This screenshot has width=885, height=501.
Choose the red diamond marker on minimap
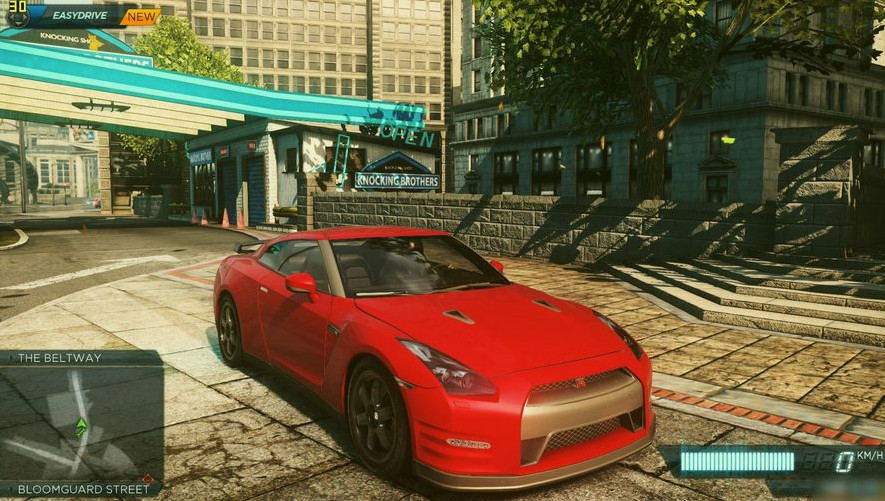(147, 479)
